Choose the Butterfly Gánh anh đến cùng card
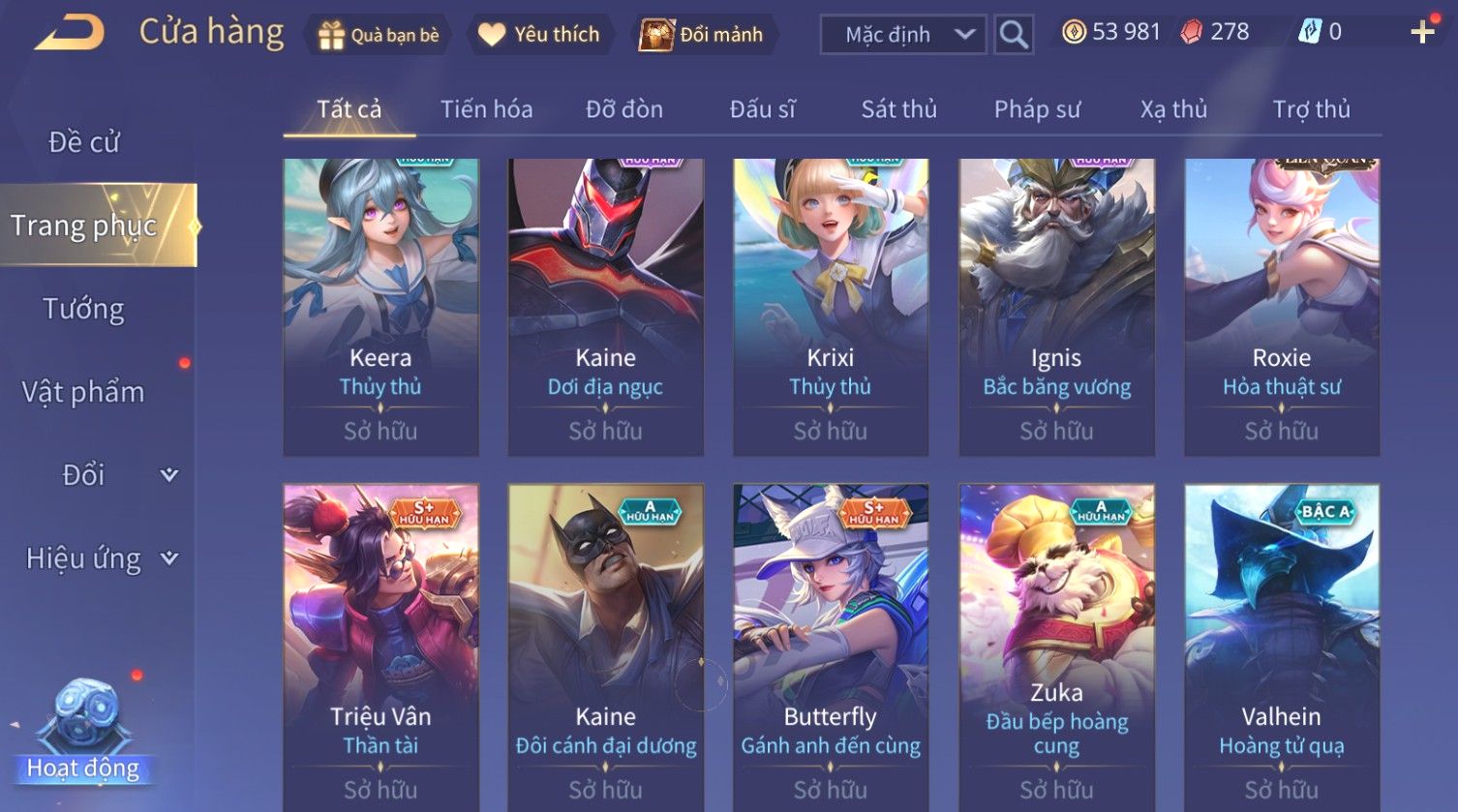The width and height of the screenshot is (1458, 812). pyautogui.click(x=830, y=647)
